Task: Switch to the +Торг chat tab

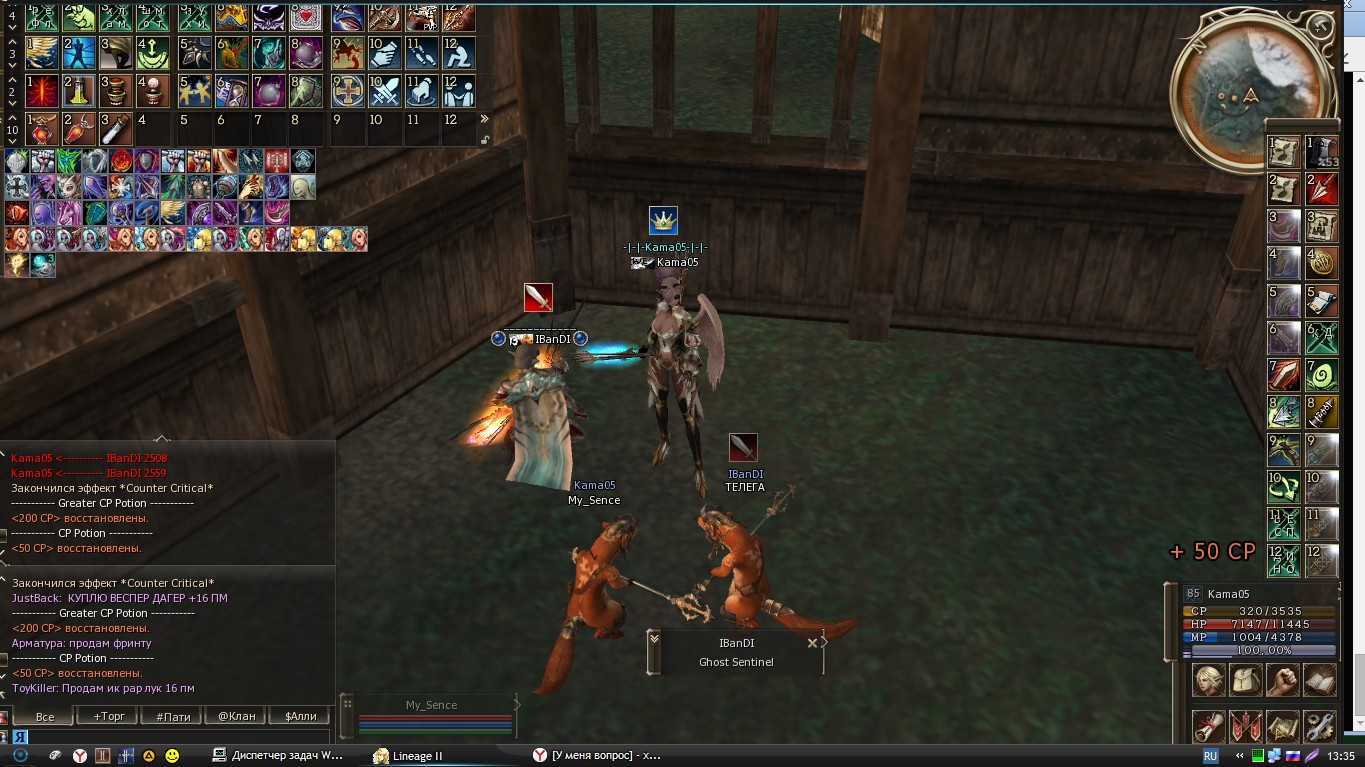Action: point(109,716)
